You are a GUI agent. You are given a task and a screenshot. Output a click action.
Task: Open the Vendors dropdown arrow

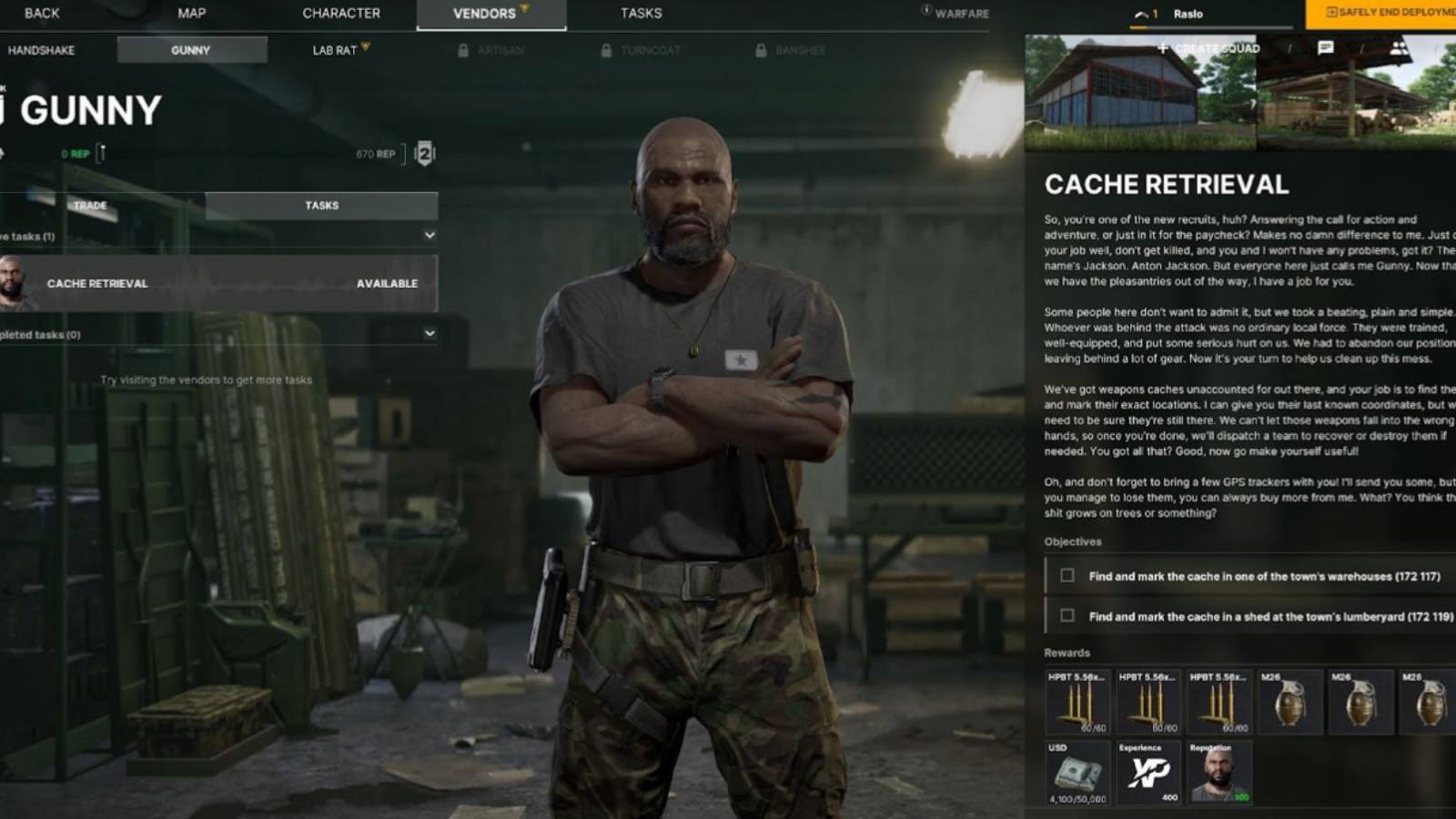pyautogui.click(x=525, y=8)
